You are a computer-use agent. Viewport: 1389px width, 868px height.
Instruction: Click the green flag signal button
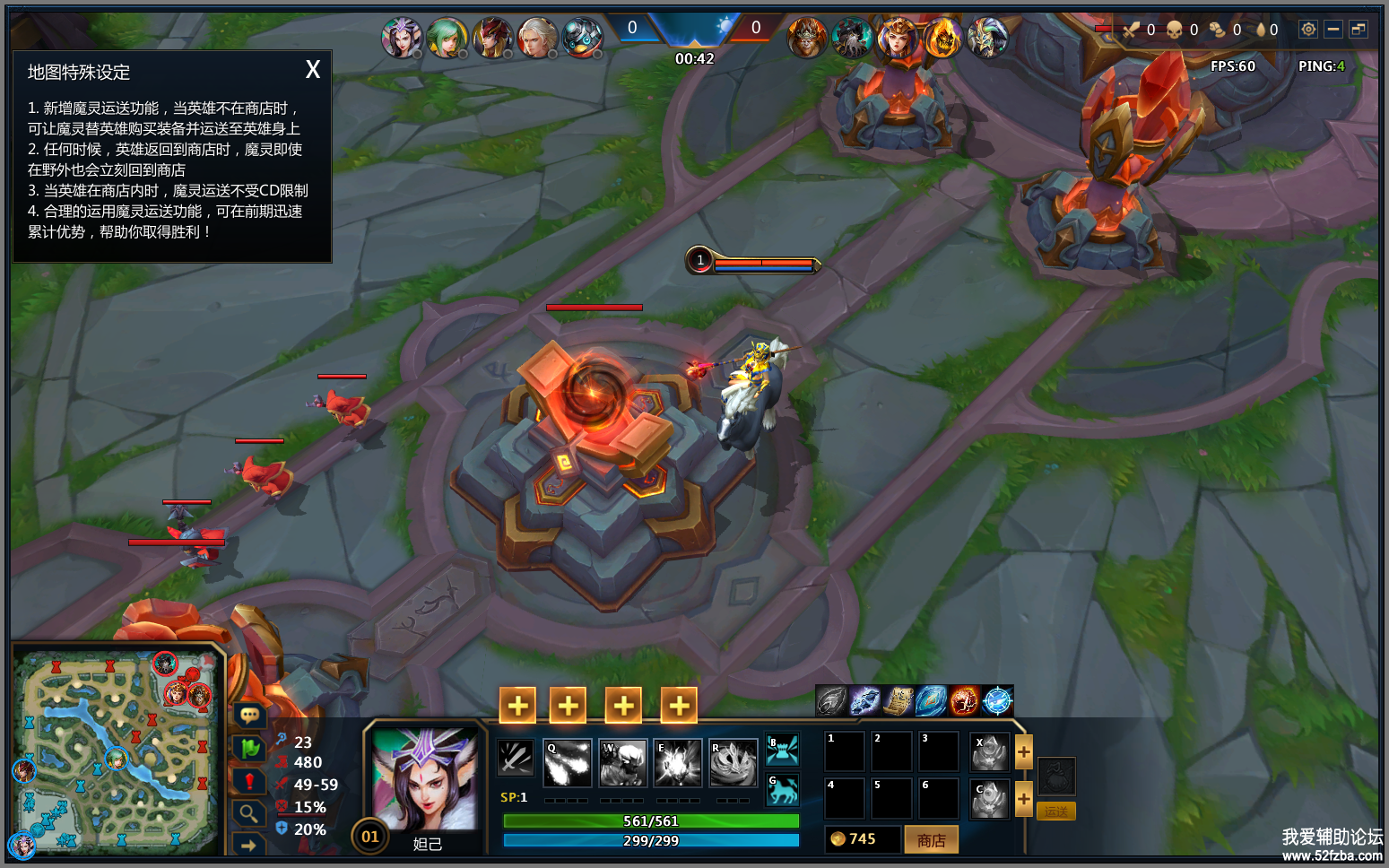[x=249, y=748]
